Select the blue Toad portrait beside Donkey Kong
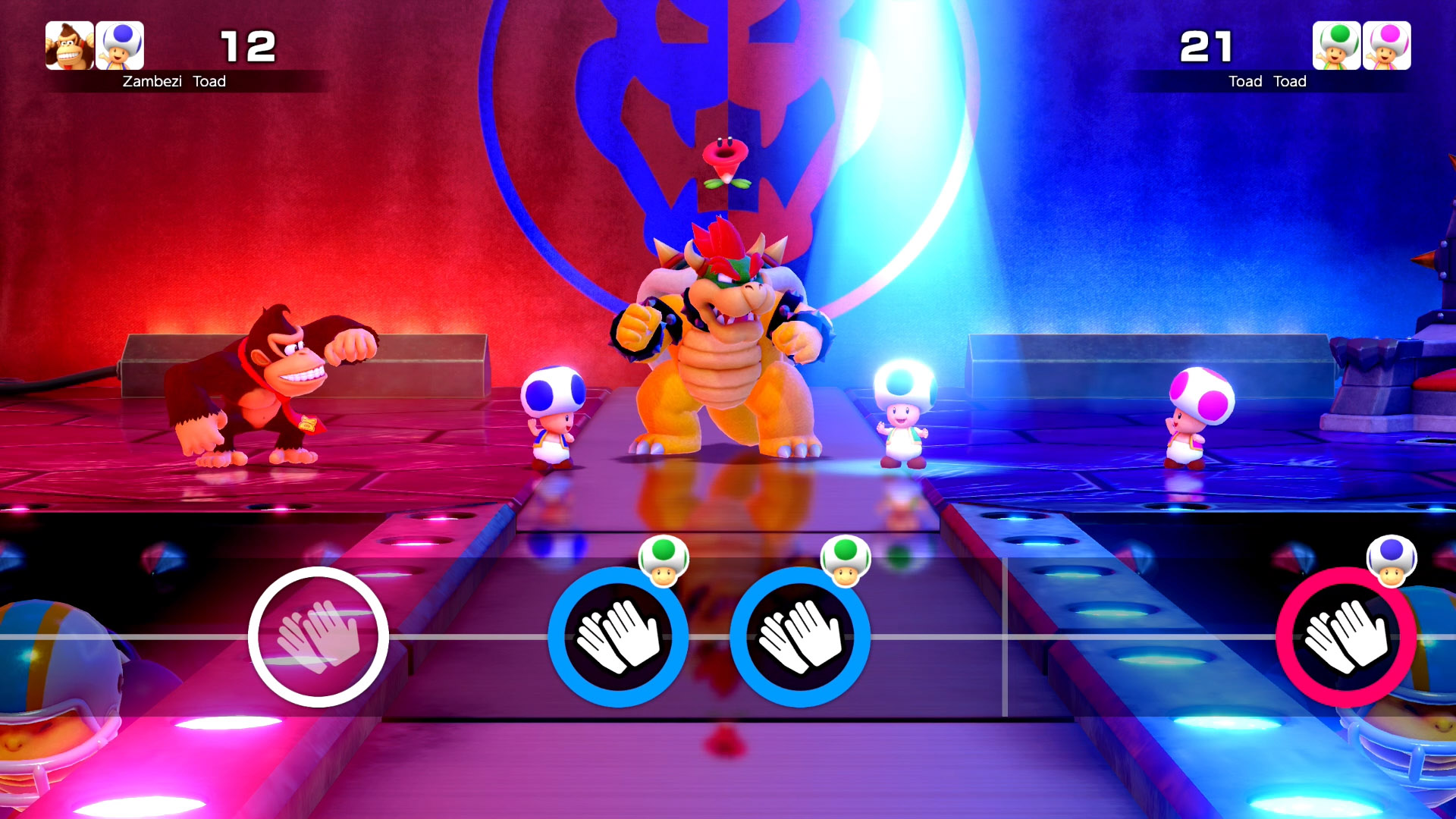The image size is (1456, 819). click(120, 45)
